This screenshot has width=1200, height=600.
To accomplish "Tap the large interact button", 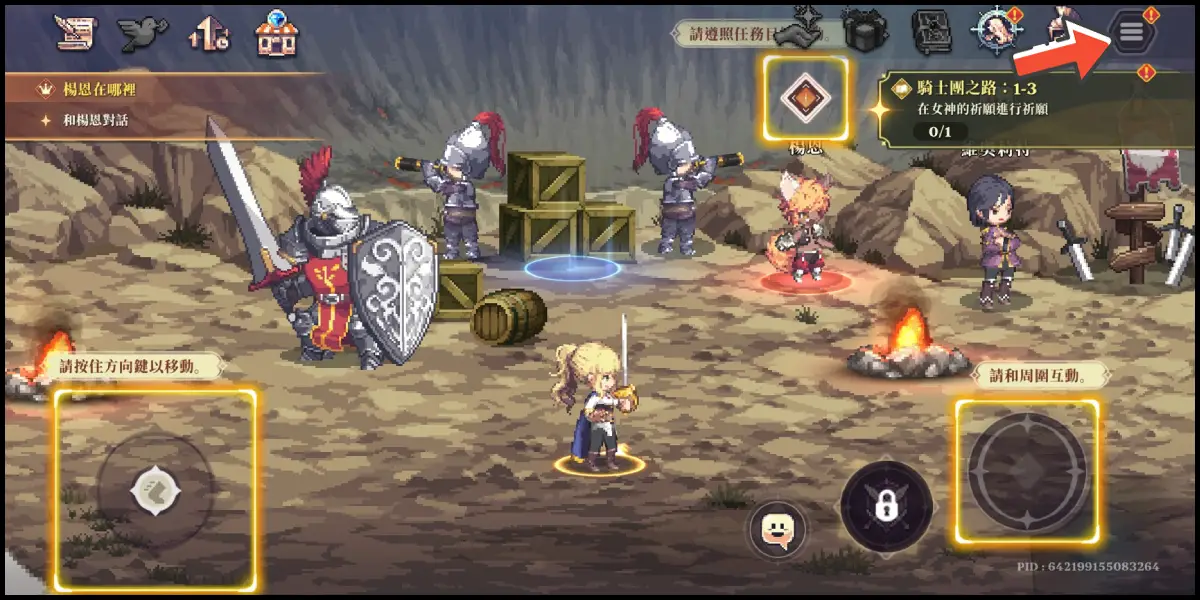I will pyautogui.click(x=1027, y=471).
